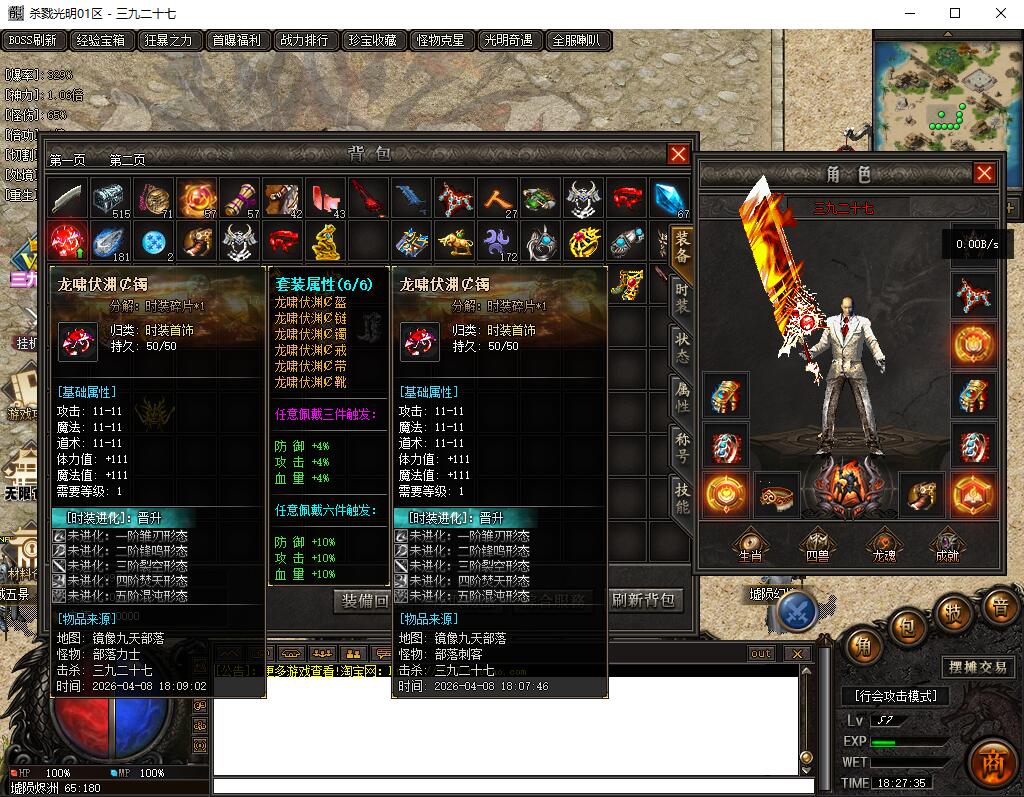Click the 经验宝箱 top menu button
The width and height of the screenshot is (1024, 797).
coord(102,41)
